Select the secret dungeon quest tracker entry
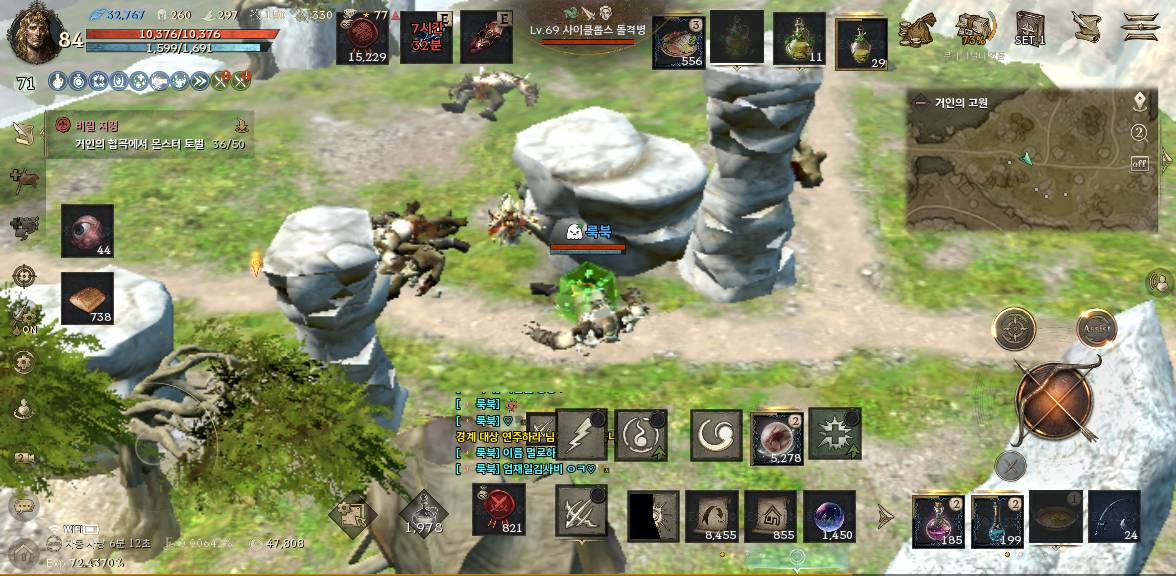 point(150,135)
